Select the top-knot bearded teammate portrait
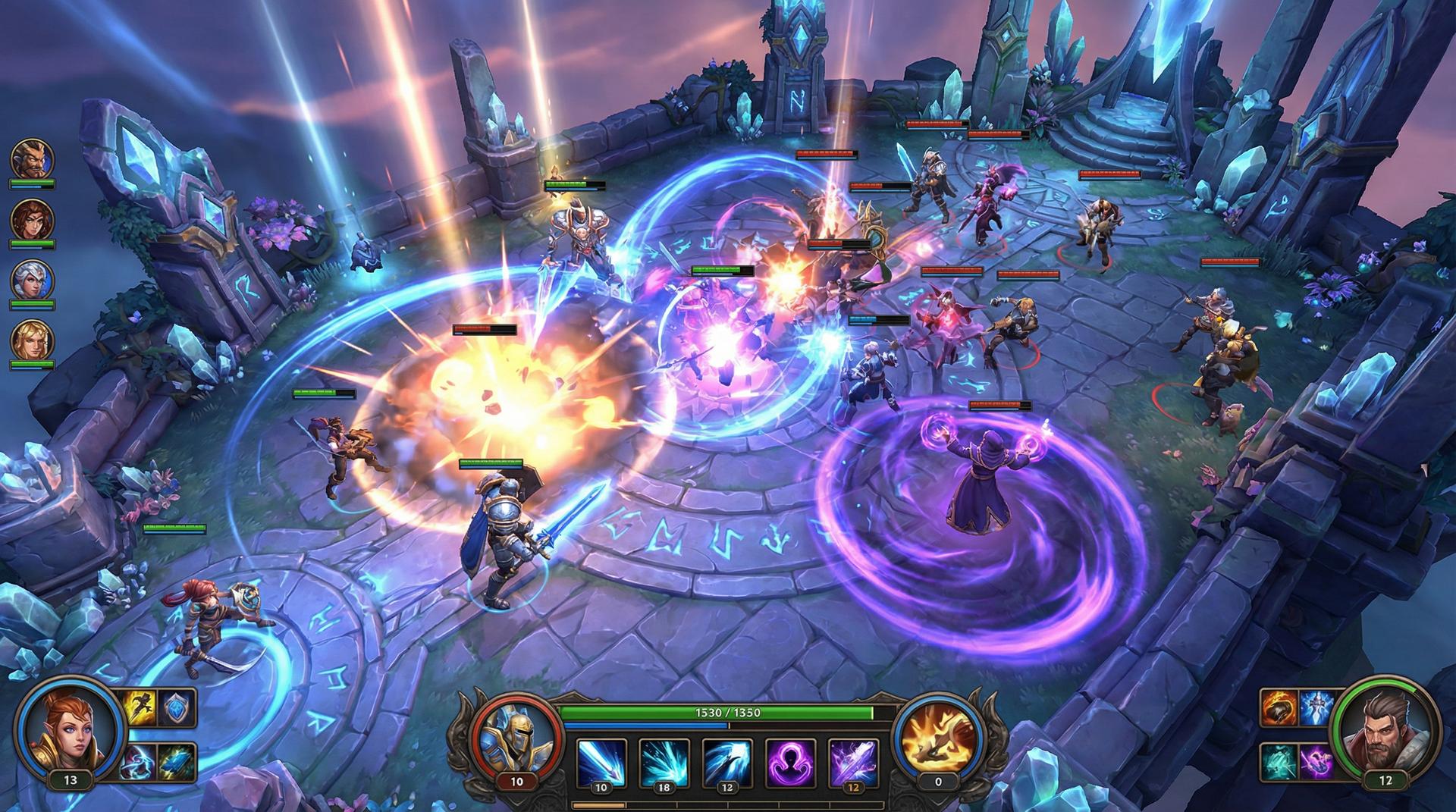1456x812 pixels. click(x=32, y=158)
